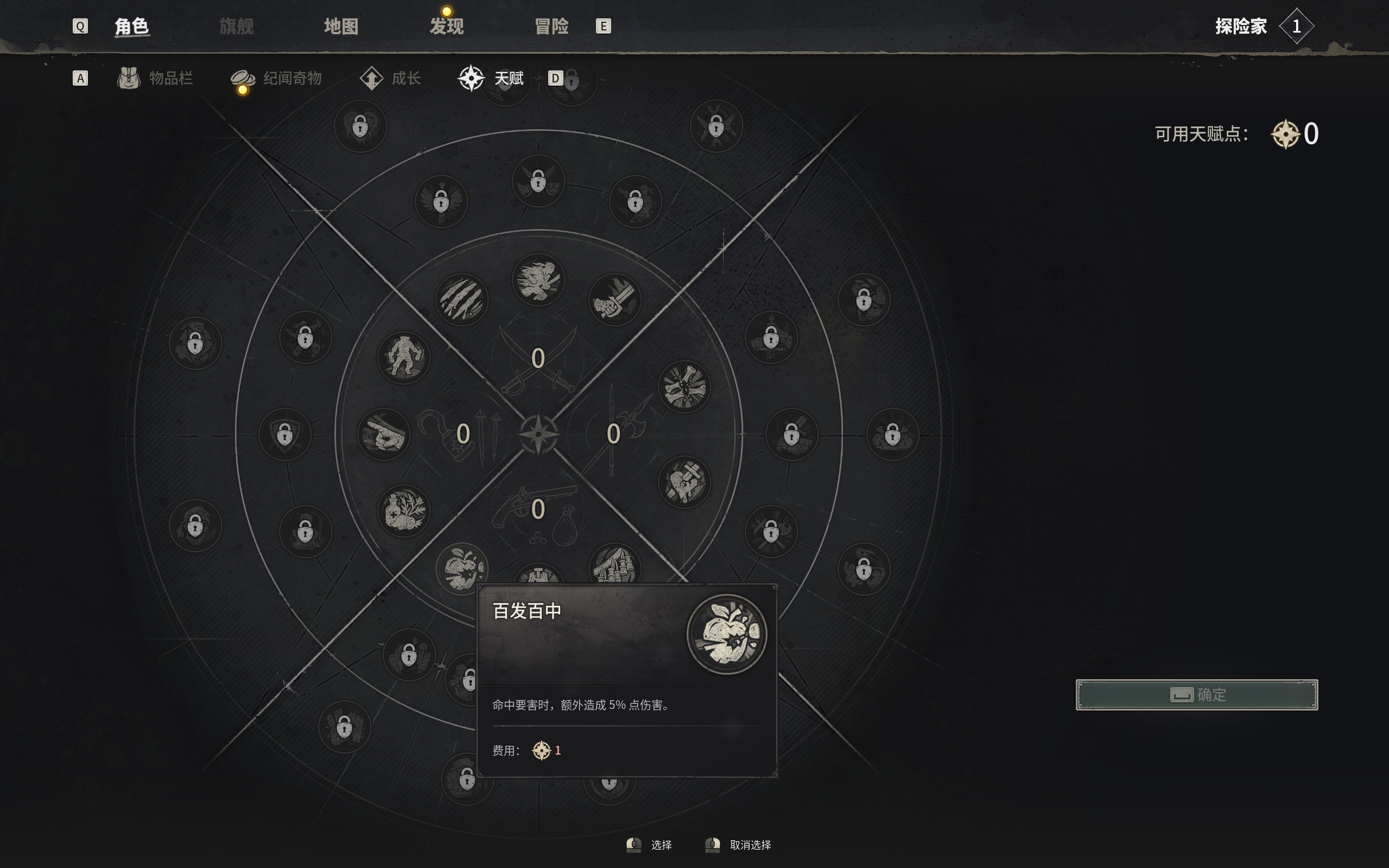1389x868 pixels.
Task: Go to the 发现 (Discovery) tab
Action: point(447,27)
